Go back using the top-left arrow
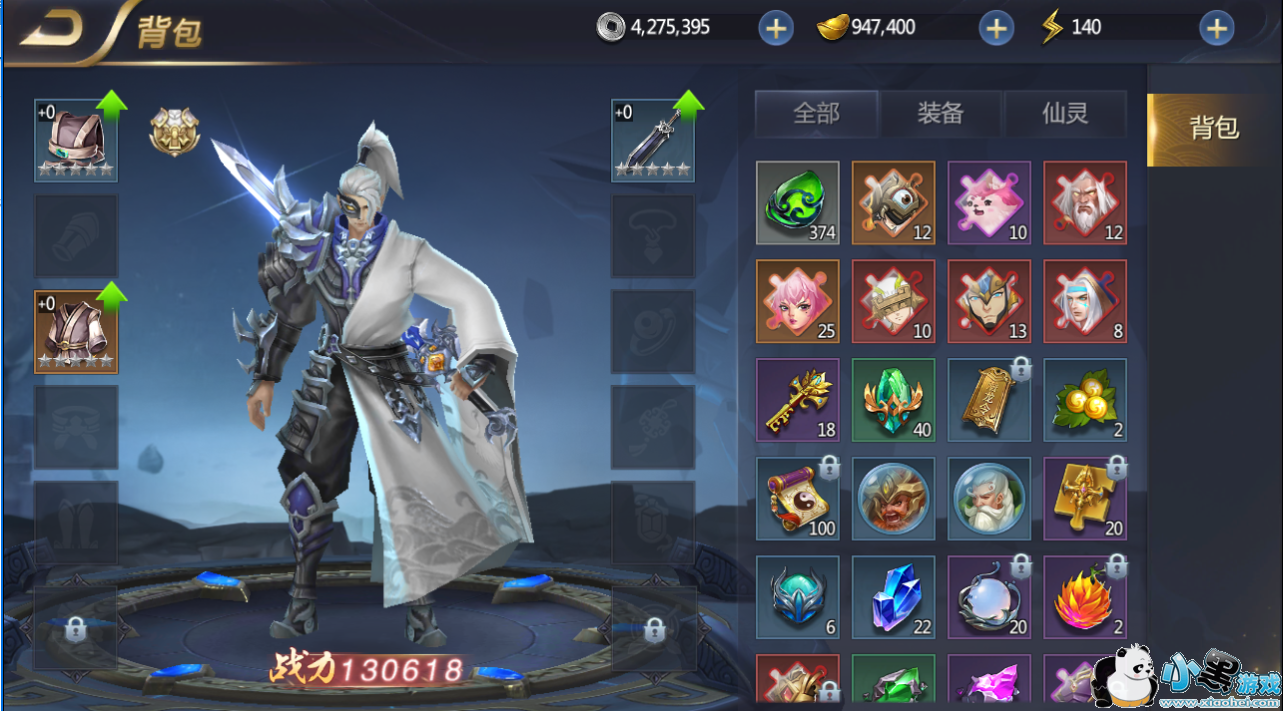Screen dimensions: 1283x711 tap(52, 30)
